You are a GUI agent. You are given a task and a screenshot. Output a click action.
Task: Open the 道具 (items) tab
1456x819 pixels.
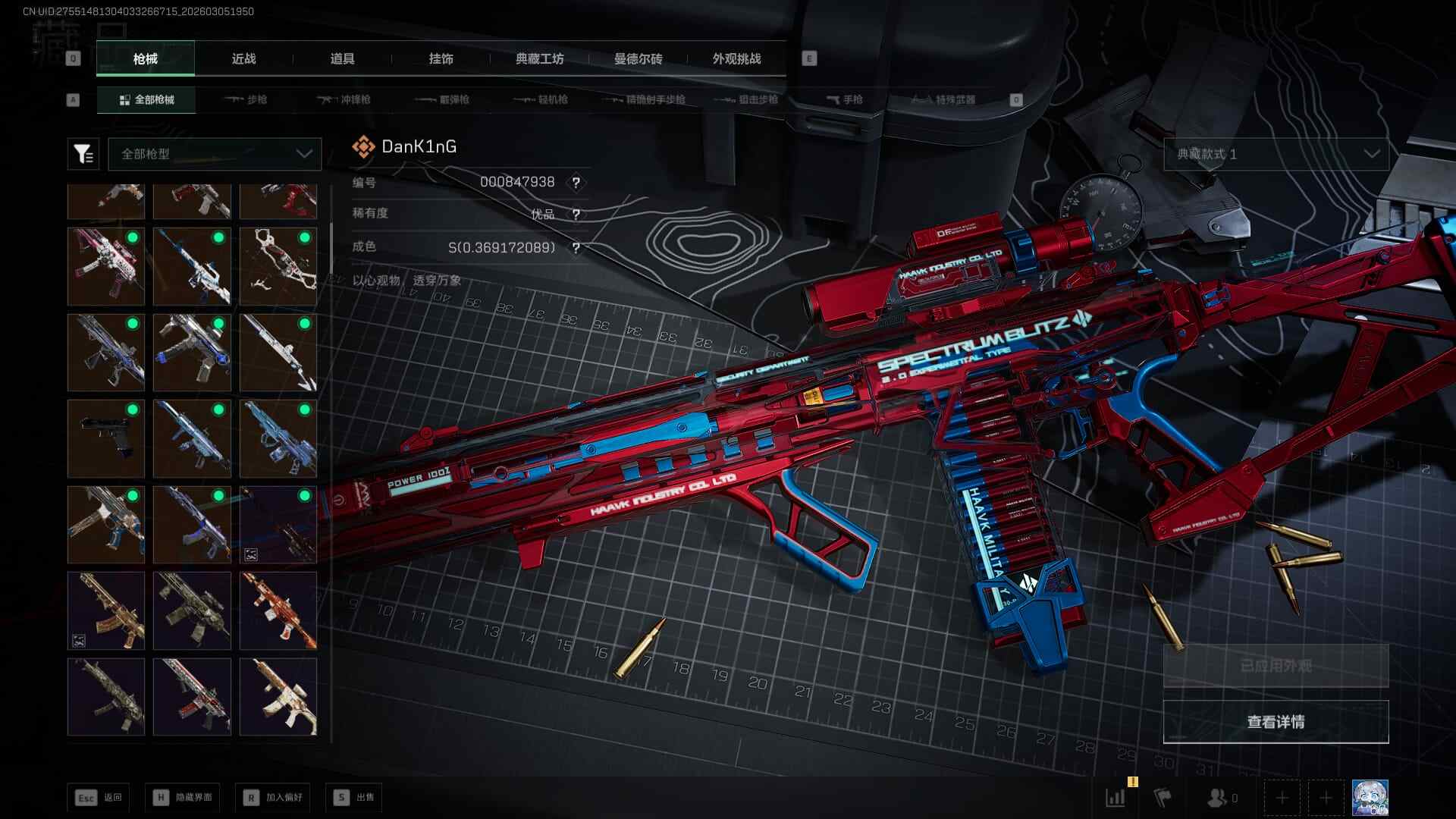(x=342, y=59)
